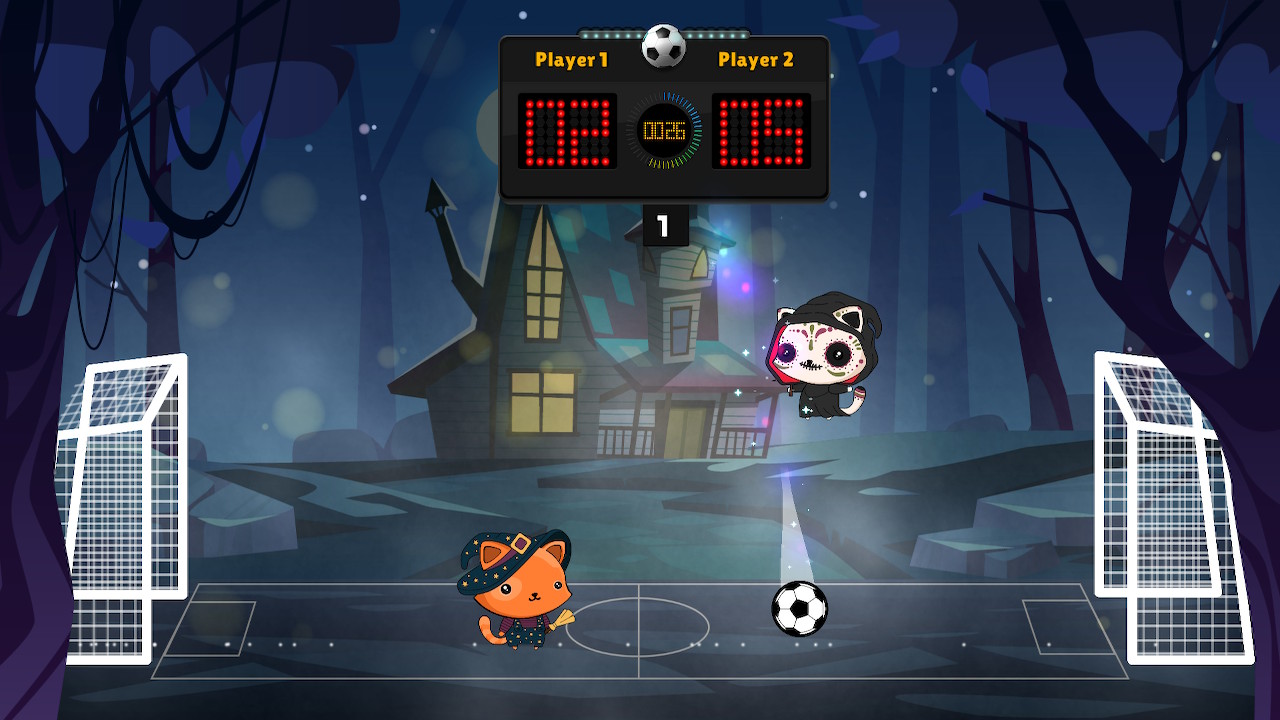
Task: Select the orange witch cat character
Action: pos(520,590)
